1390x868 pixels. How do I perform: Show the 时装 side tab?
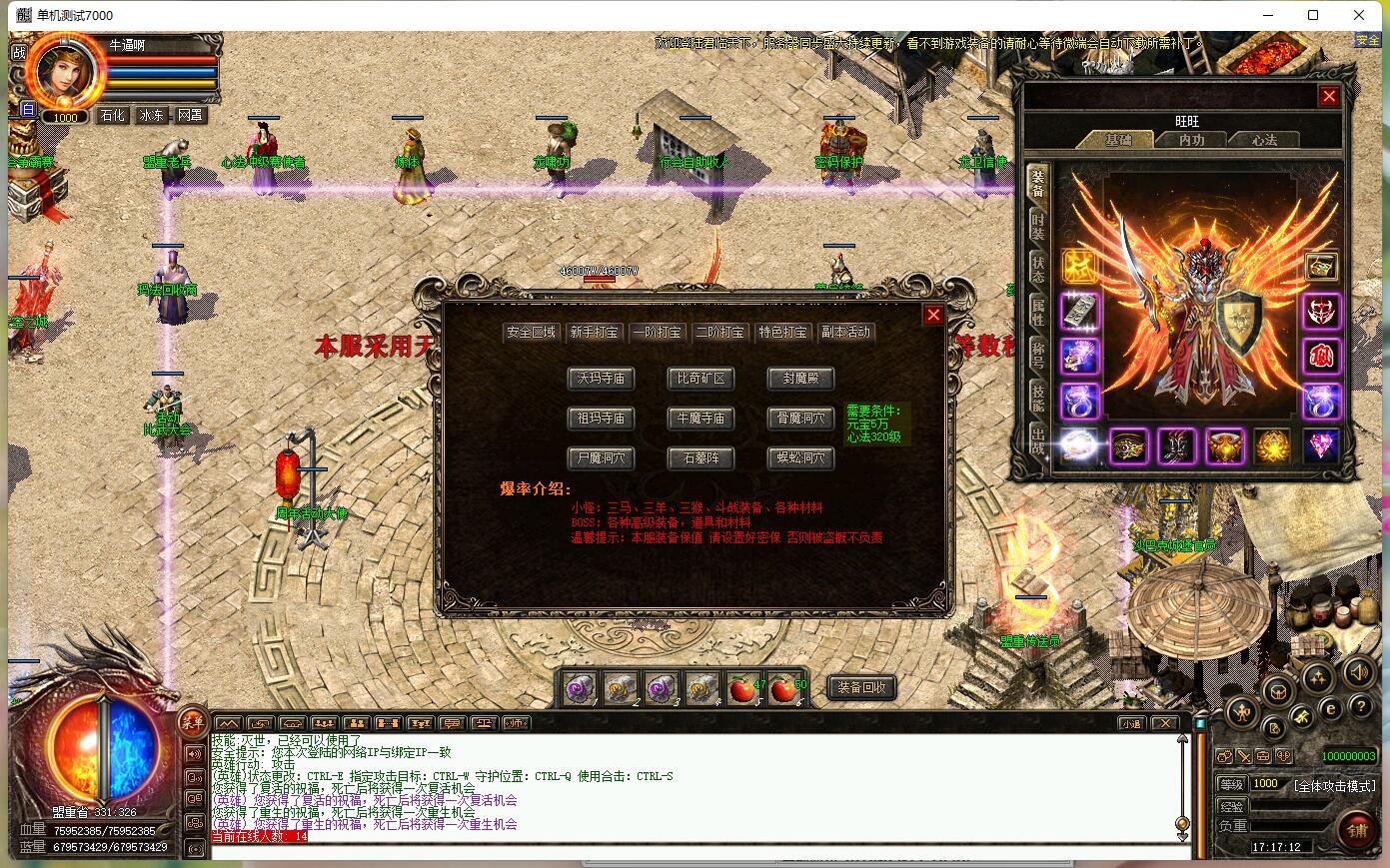(1038, 226)
